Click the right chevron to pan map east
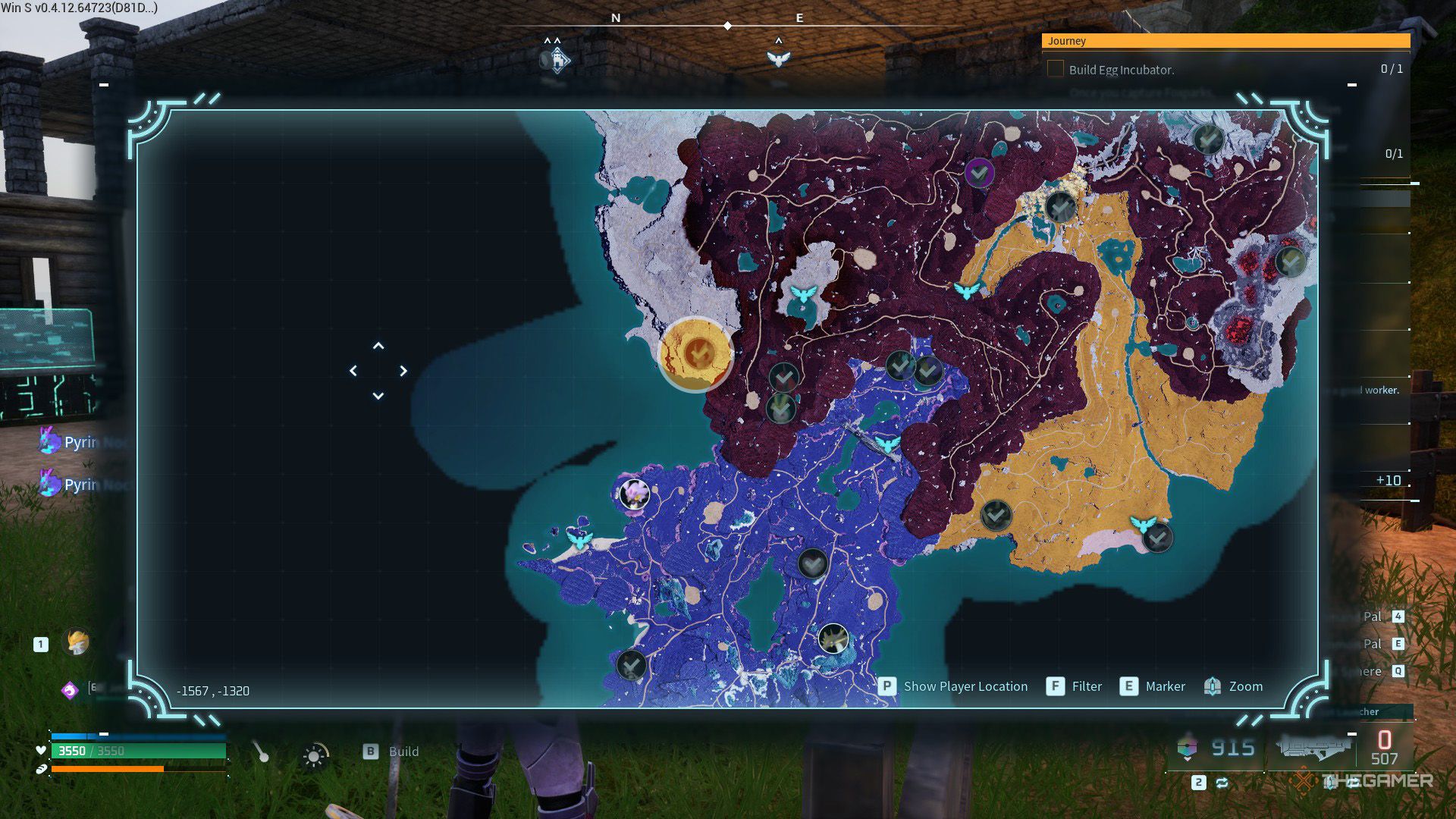 pyautogui.click(x=403, y=371)
